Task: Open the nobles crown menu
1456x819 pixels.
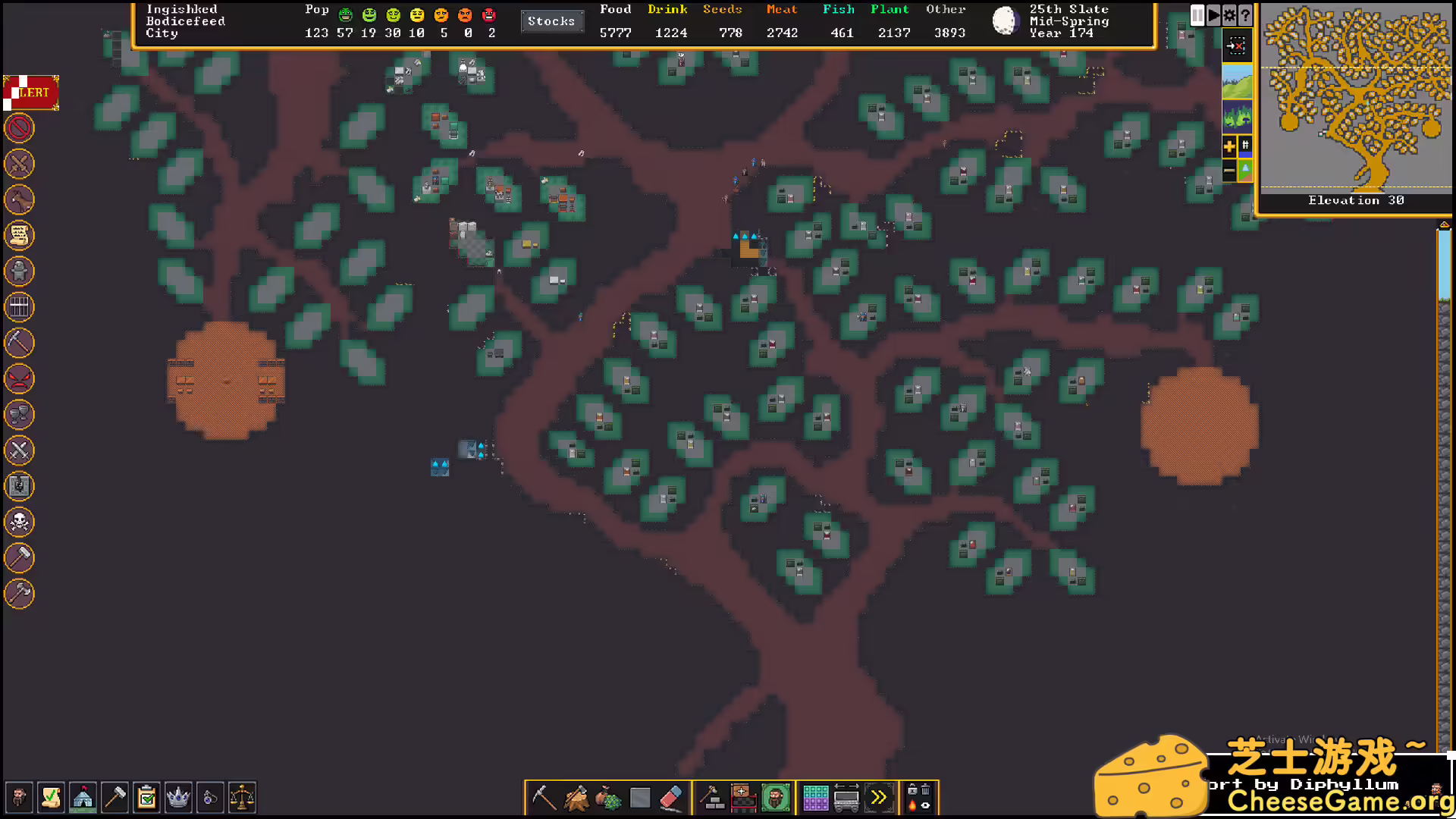Action: coord(178,798)
